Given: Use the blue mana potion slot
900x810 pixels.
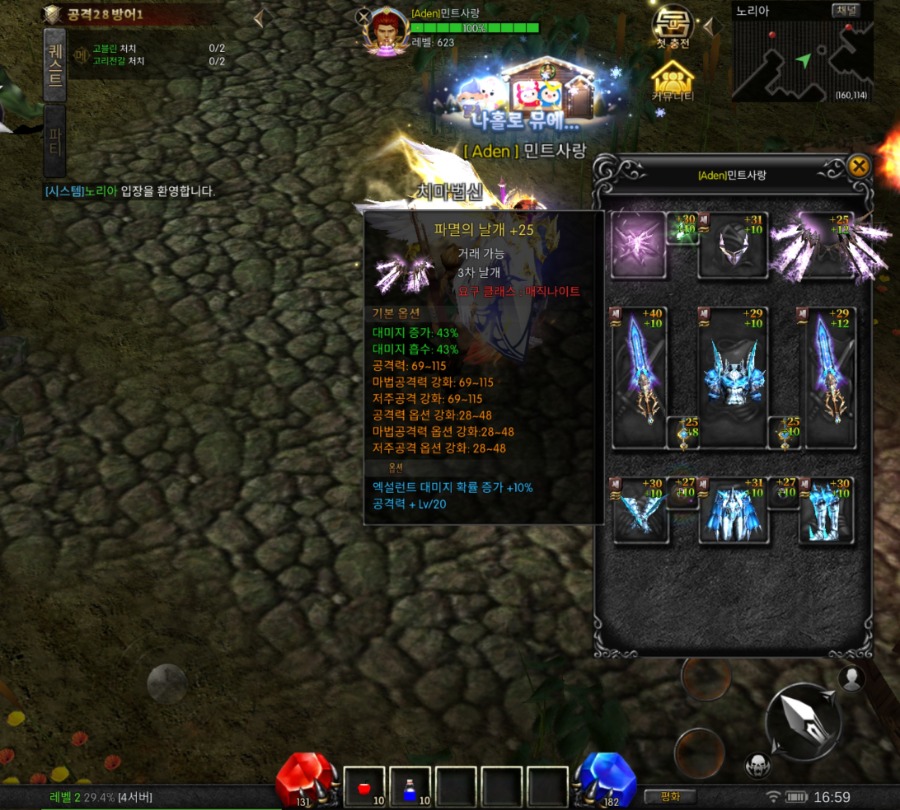Looking at the screenshot, I should coord(410,787).
